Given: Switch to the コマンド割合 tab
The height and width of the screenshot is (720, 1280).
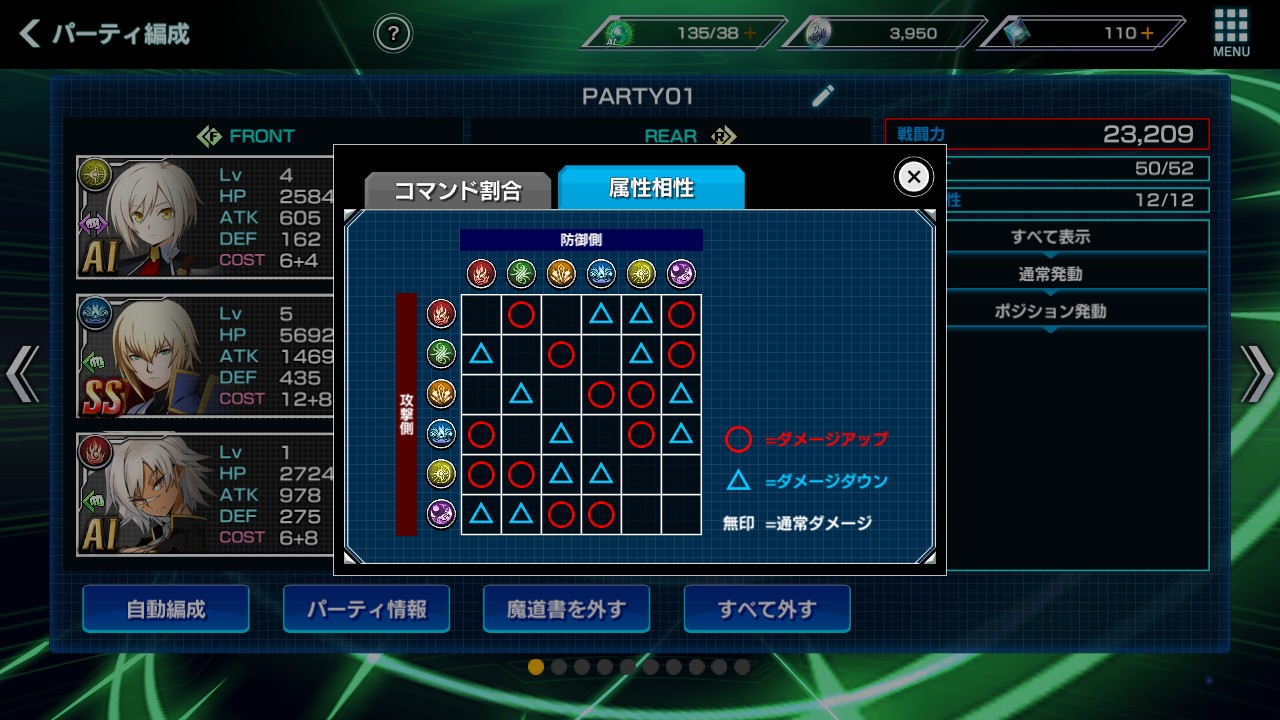Looking at the screenshot, I should [457, 190].
